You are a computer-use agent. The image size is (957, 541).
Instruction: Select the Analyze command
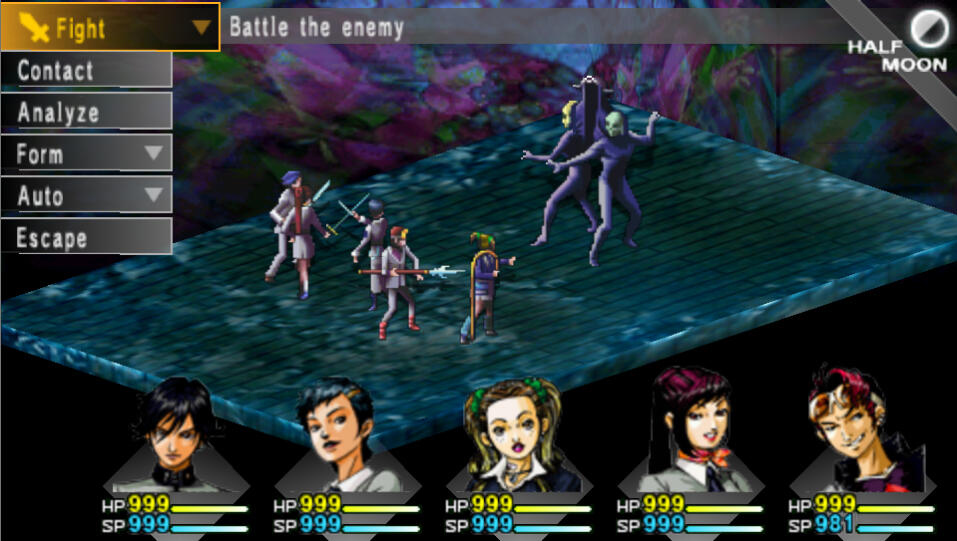pos(86,112)
